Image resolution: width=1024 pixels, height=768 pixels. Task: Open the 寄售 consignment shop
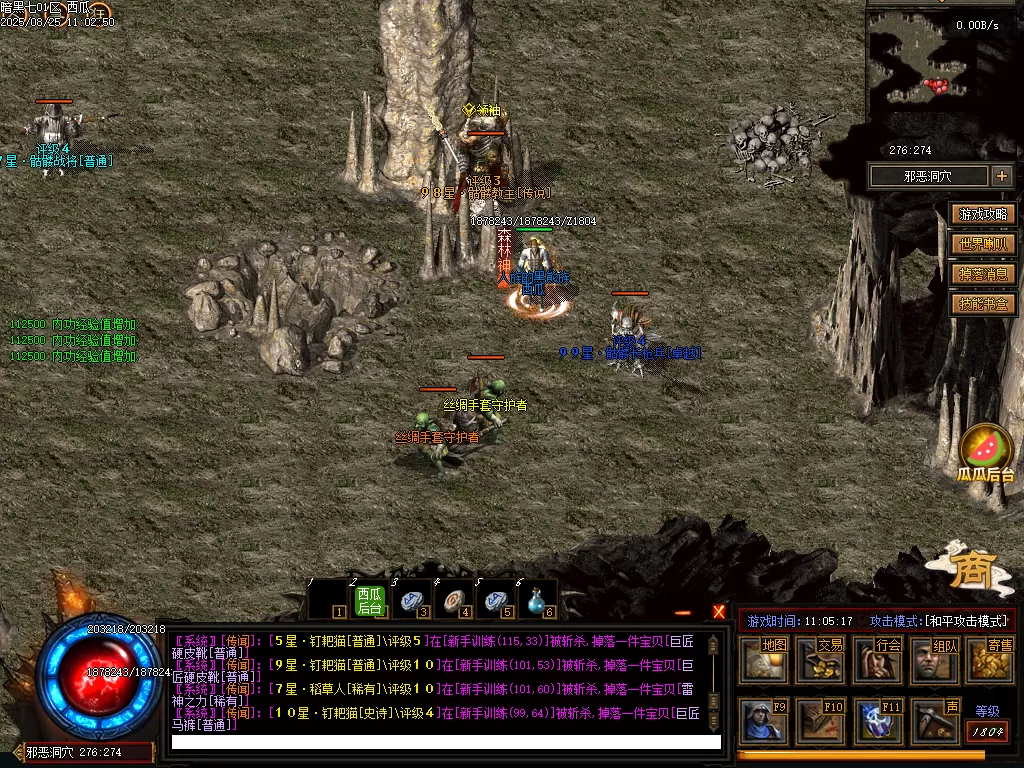point(990,661)
